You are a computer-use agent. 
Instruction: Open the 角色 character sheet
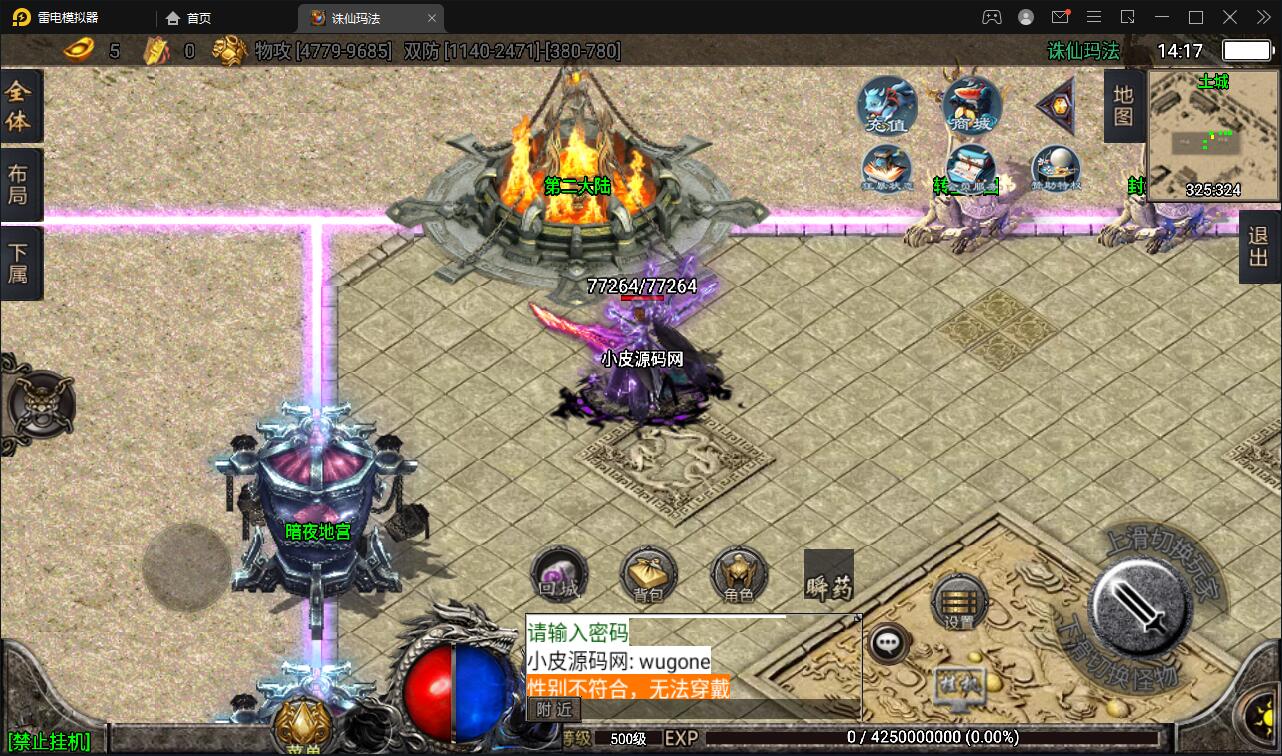tap(739, 576)
